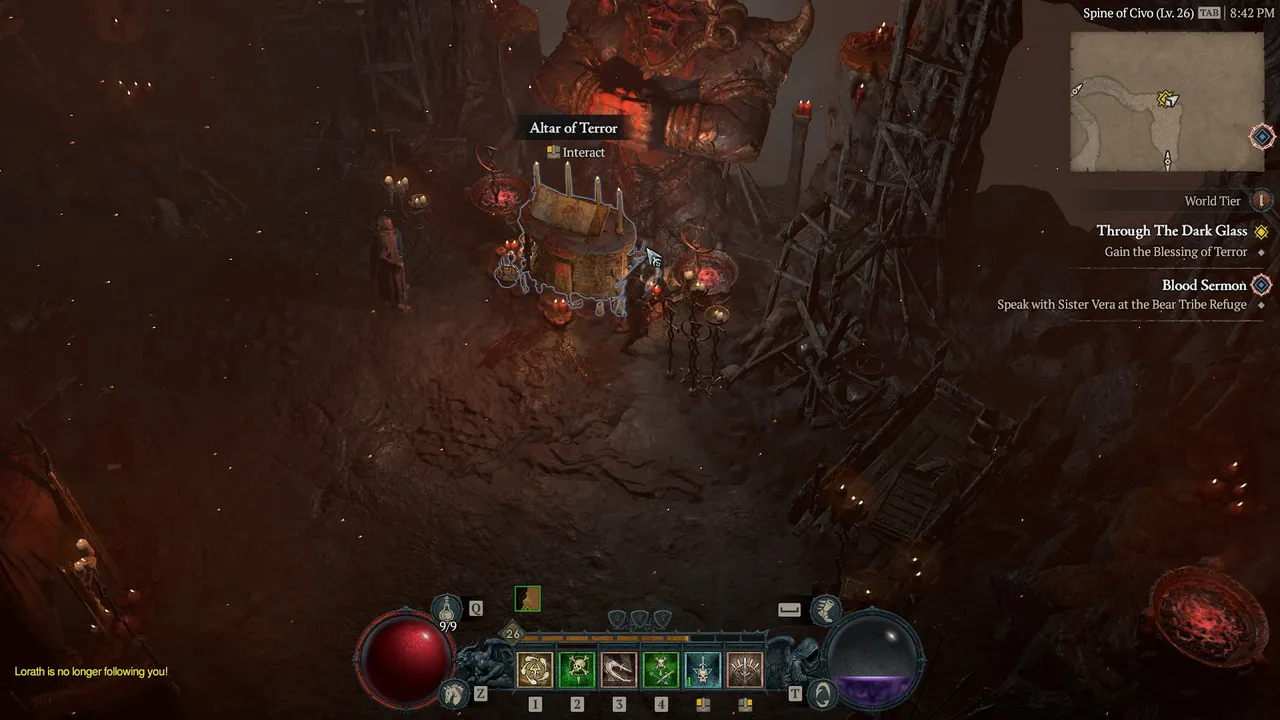
Task: Select the Through The Dark Glass quest
Action: click(x=1171, y=231)
